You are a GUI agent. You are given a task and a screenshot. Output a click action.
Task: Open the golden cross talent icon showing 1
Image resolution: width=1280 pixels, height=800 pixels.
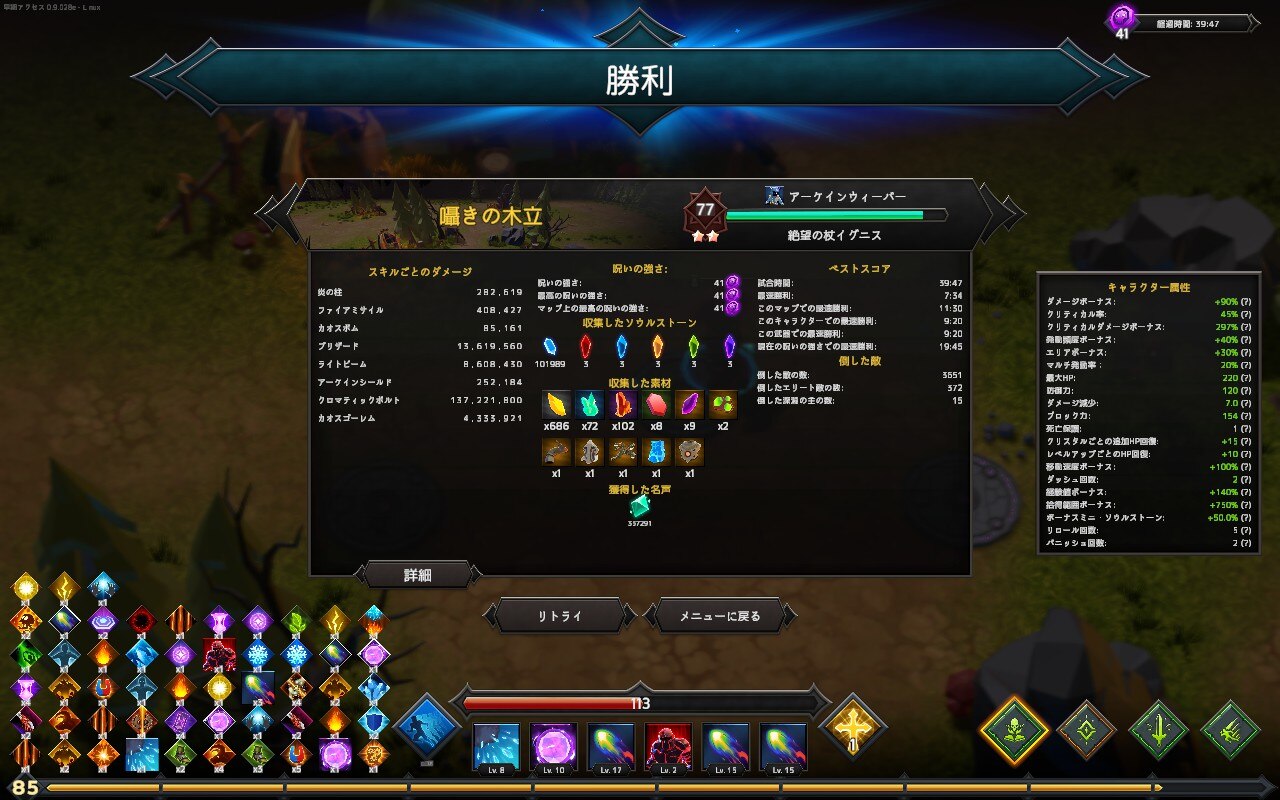[851, 731]
